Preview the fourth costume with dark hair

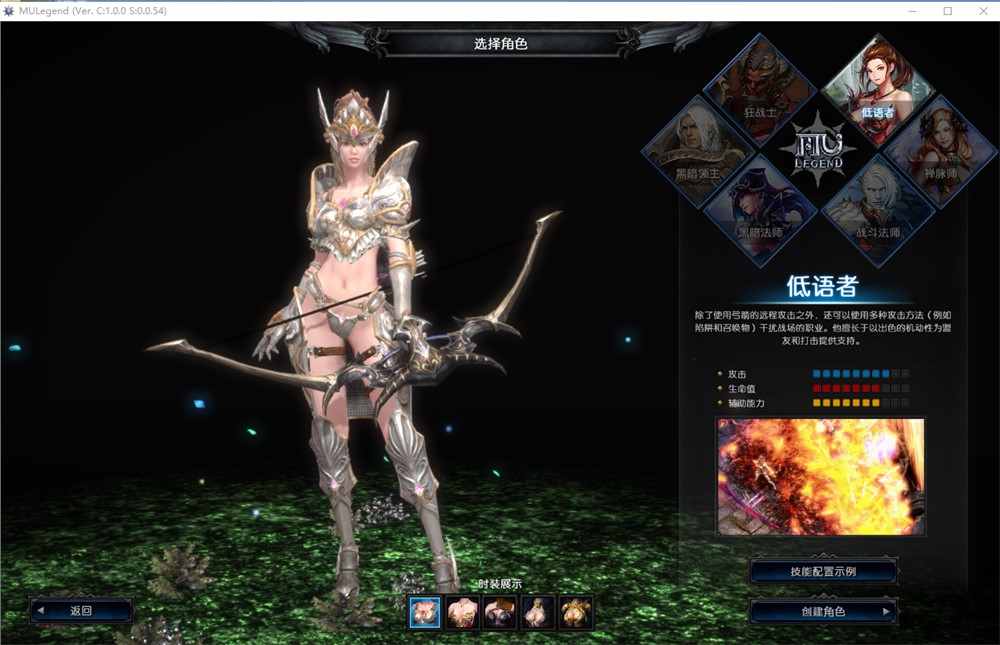538,611
